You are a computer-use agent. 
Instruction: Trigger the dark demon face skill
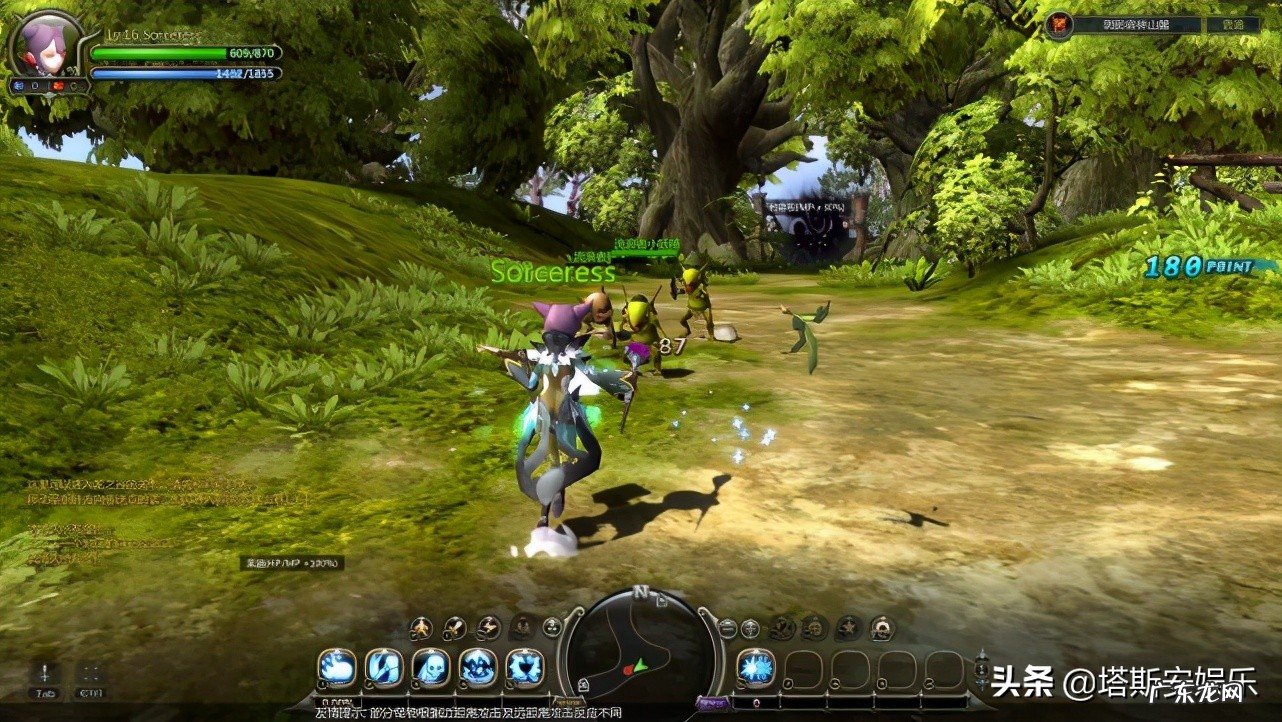coord(478,668)
